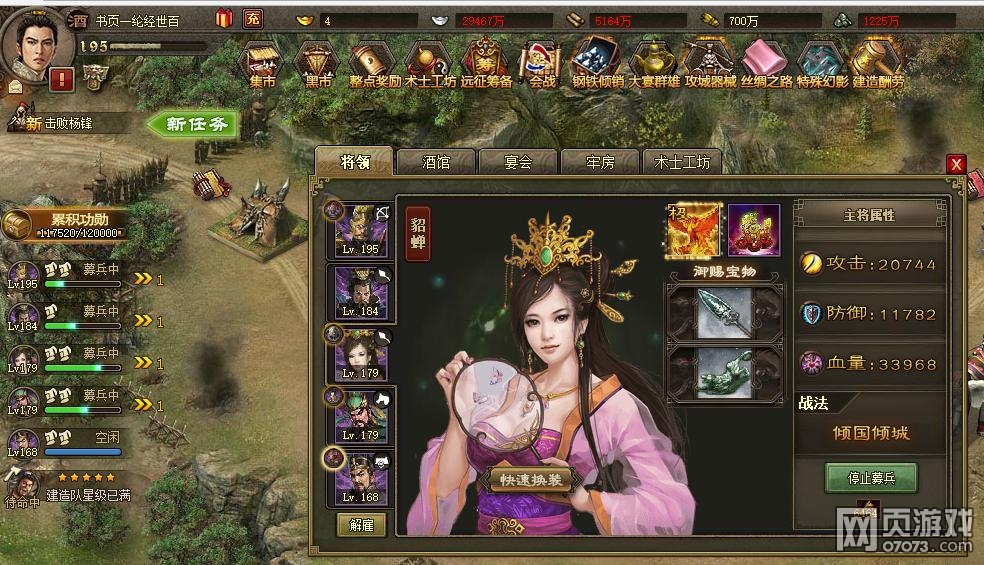Open 建造酬劳 hammer icon
984x565 pixels.
coord(877,64)
